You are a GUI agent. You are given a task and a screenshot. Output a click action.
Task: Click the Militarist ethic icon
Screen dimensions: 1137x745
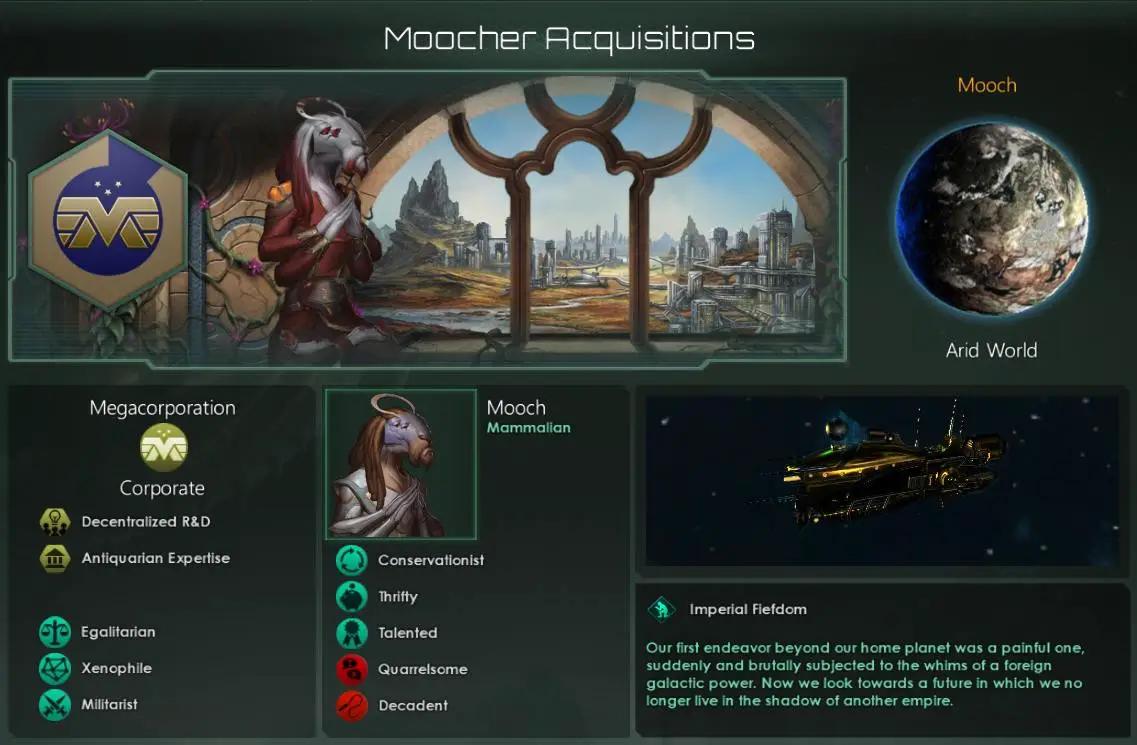[x=53, y=704]
